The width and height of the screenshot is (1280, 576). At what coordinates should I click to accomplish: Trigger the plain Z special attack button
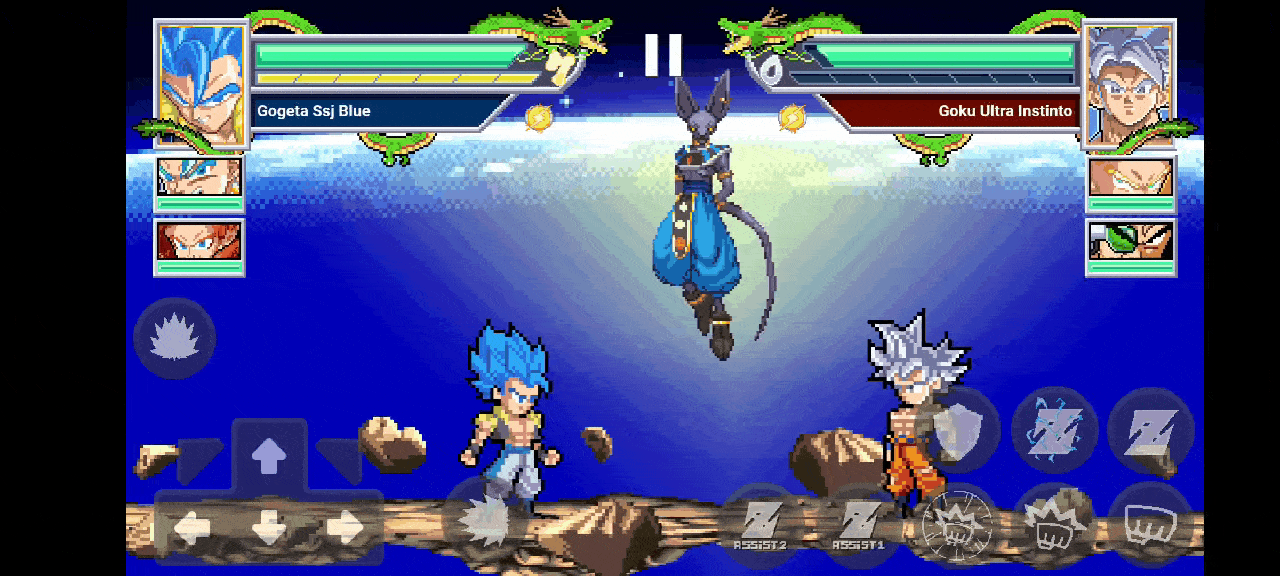1150,430
